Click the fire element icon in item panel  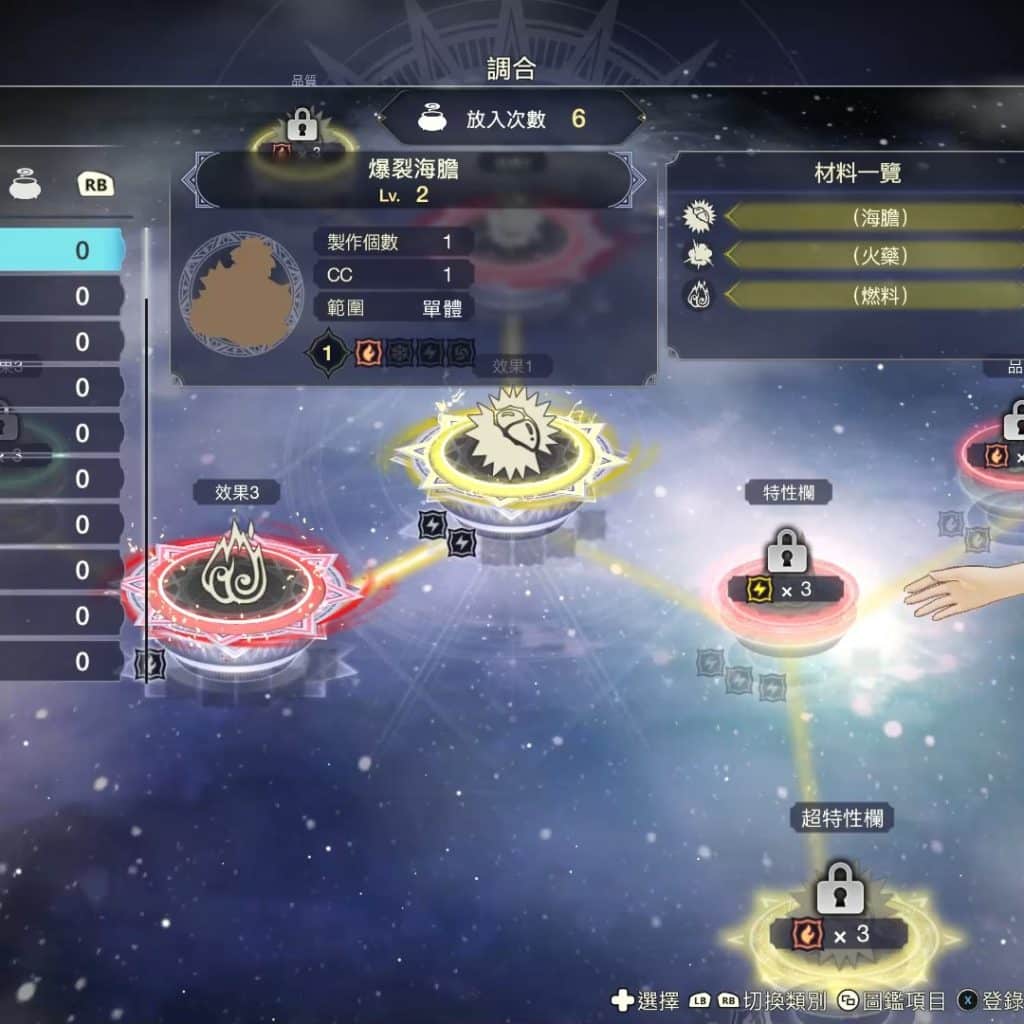pos(369,353)
